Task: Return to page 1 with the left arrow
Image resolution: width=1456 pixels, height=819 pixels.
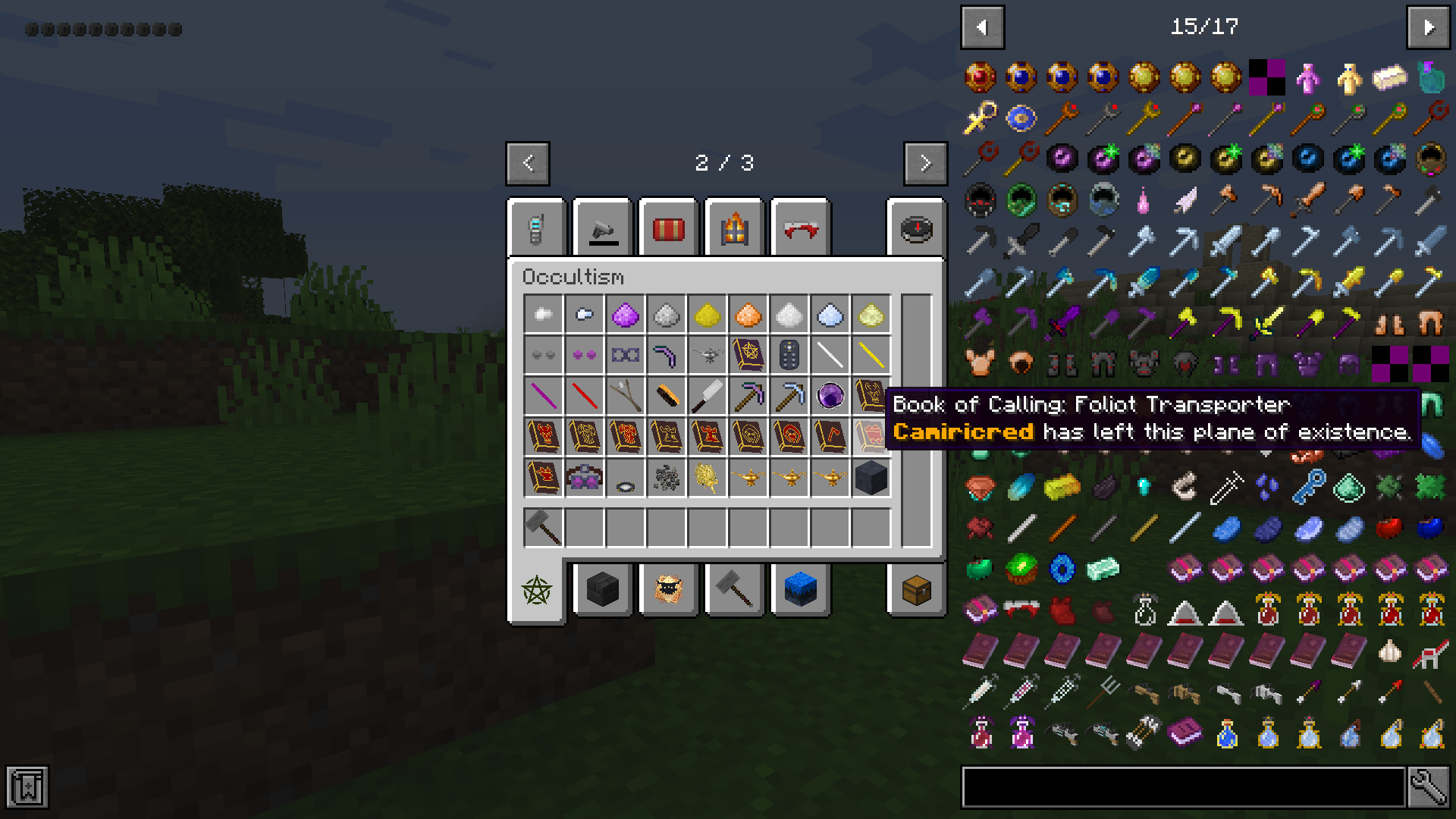Action: pos(527,163)
